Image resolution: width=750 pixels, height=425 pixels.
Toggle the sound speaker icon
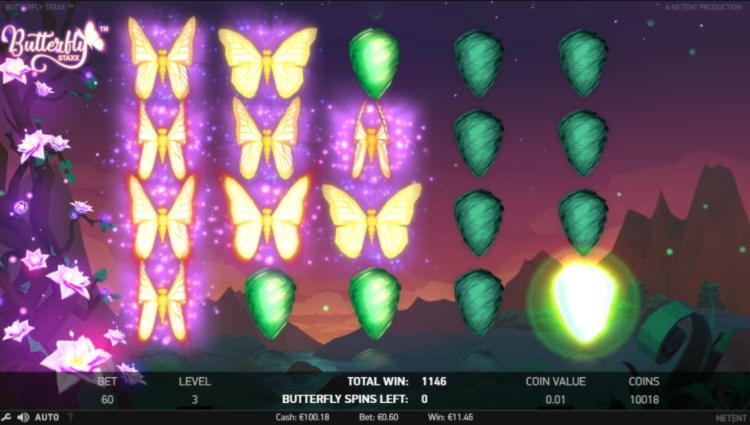point(23,417)
